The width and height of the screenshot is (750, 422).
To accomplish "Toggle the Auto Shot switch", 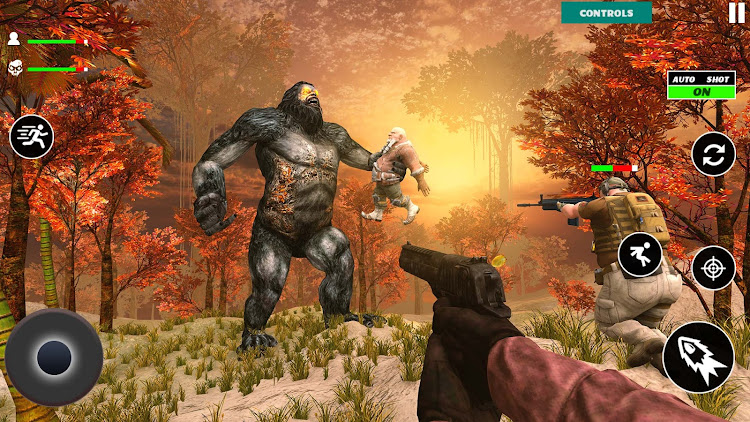I will coord(700,90).
